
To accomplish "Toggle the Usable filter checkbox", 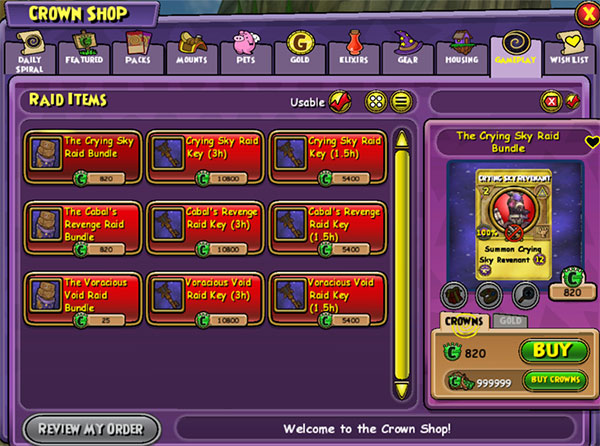I will coord(340,101).
